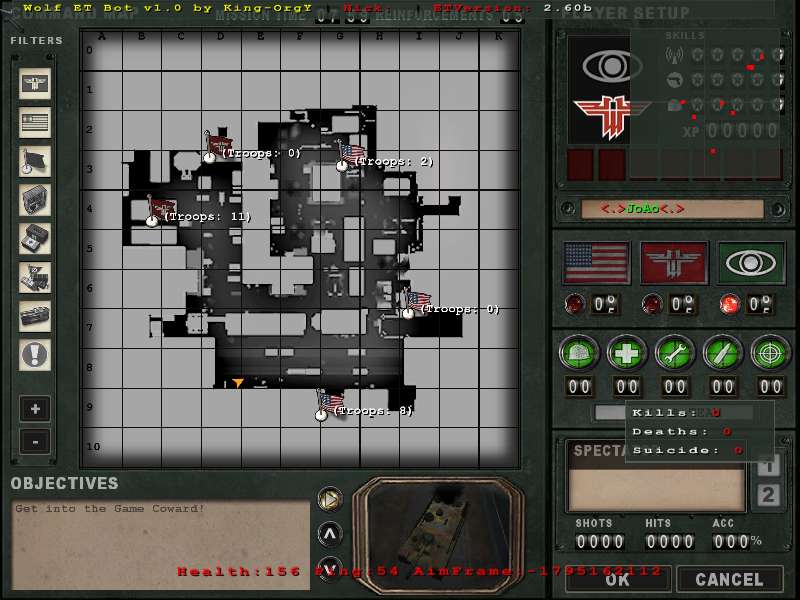Viewport: 800px width, 600px height.
Task: Confirm setup with the OK button
Action: click(x=617, y=579)
